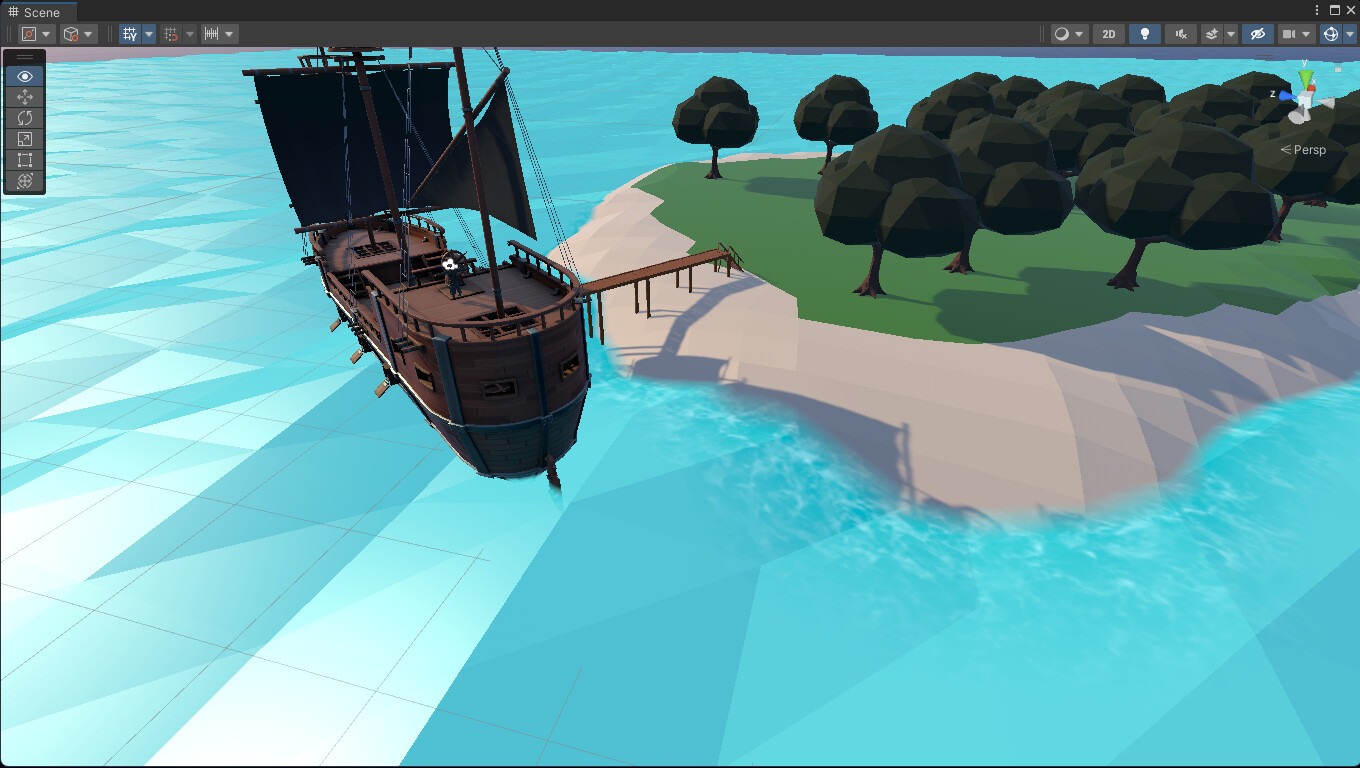This screenshot has width=1360, height=768.
Task: Select the Move tool in the tools overlay
Action: pyautogui.click(x=24, y=97)
